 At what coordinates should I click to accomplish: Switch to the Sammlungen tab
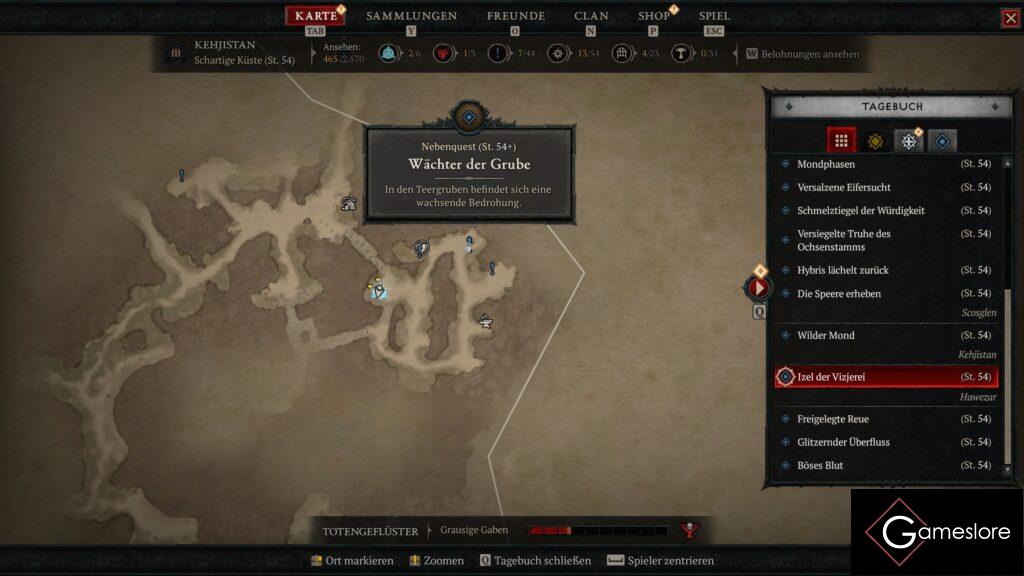point(411,16)
